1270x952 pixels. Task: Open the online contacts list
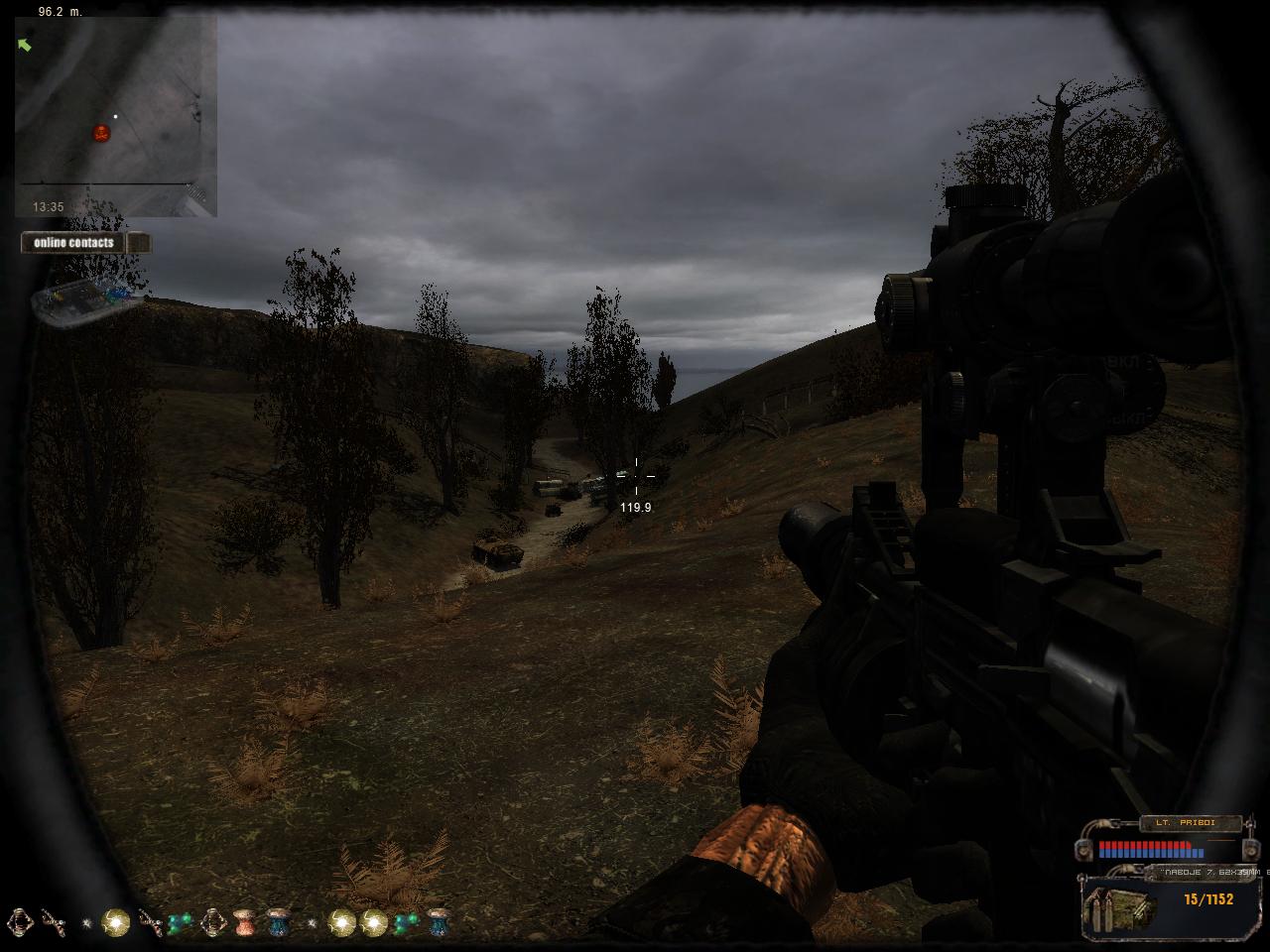[74, 243]
